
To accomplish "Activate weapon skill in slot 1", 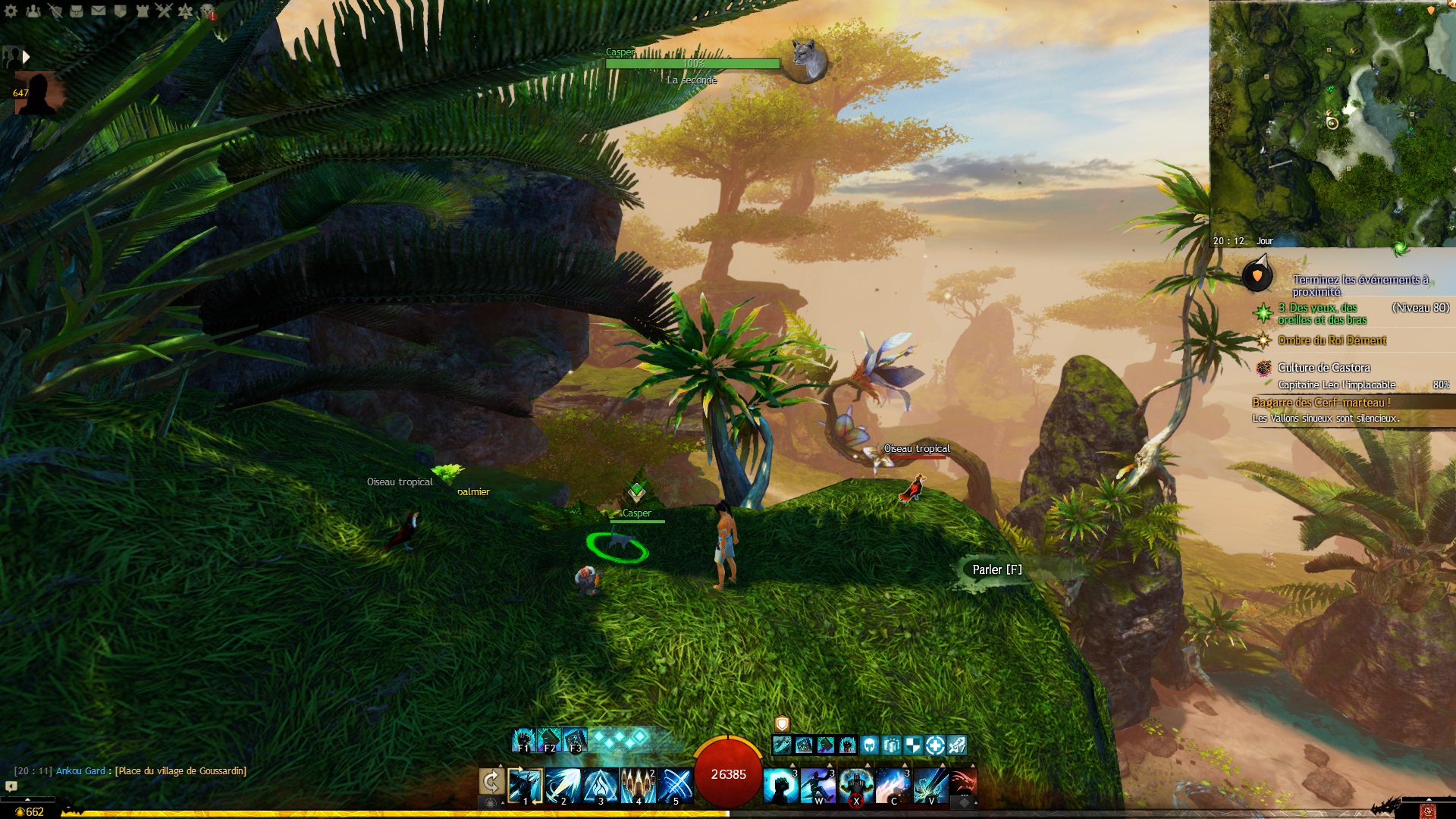I will coord(525,786).
